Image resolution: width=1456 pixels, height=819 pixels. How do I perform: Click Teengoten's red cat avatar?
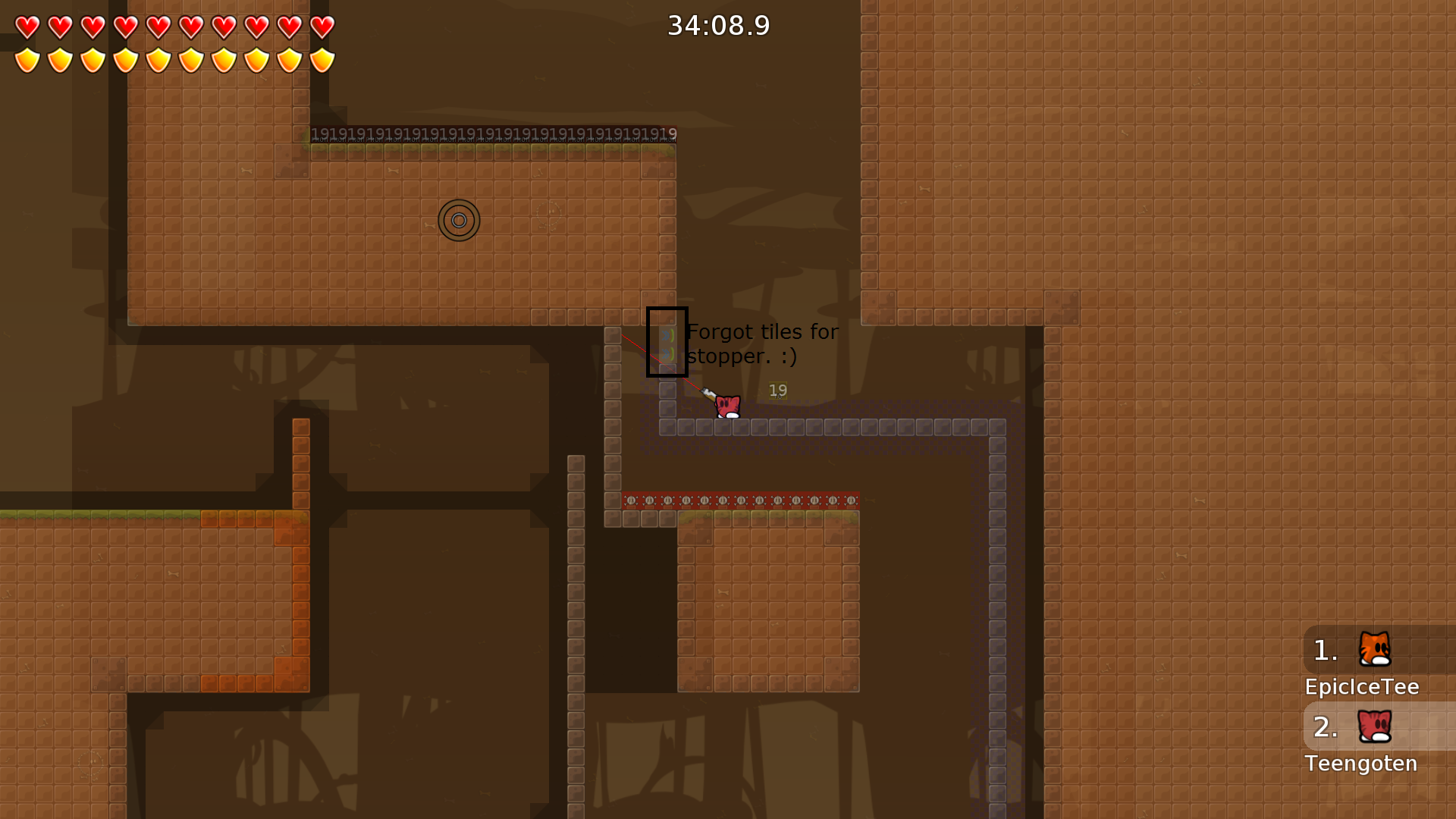click(x=1376, y=726)
